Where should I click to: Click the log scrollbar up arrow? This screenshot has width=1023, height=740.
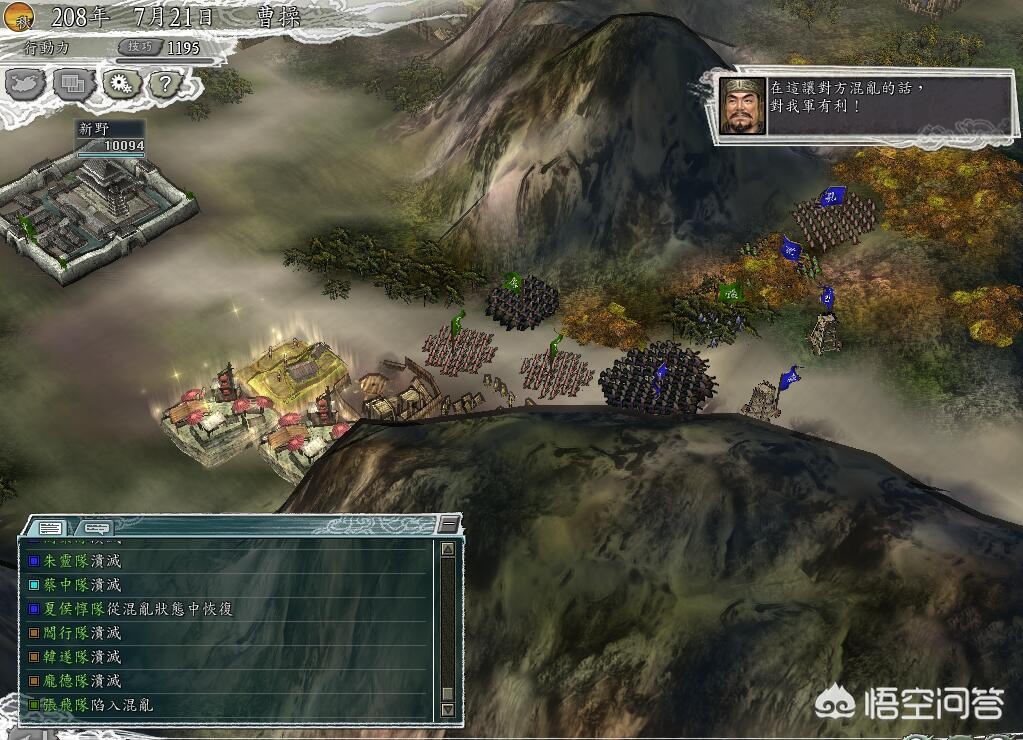click(447, 549)
